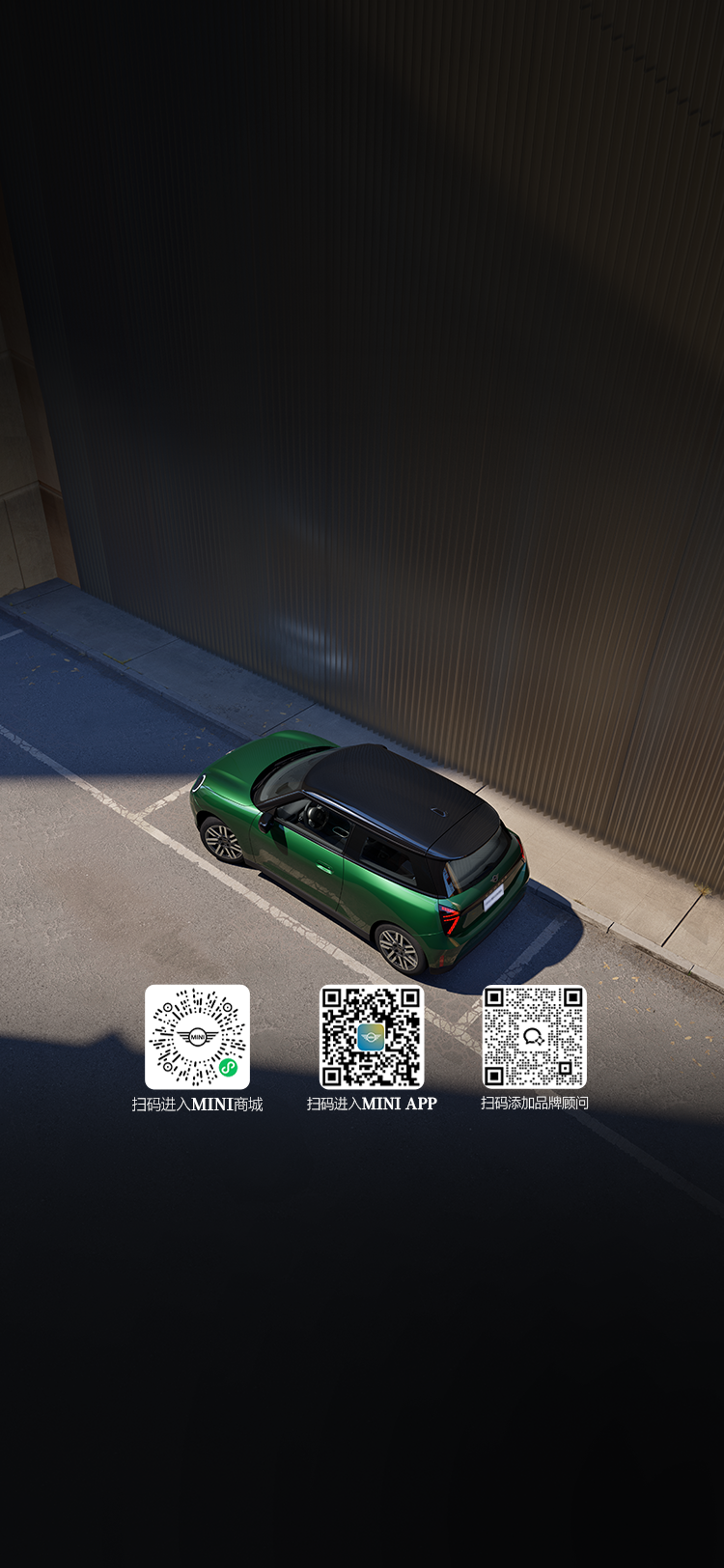
Task: Select the MINI商城 mini-program QR code
Action: 197,1037
